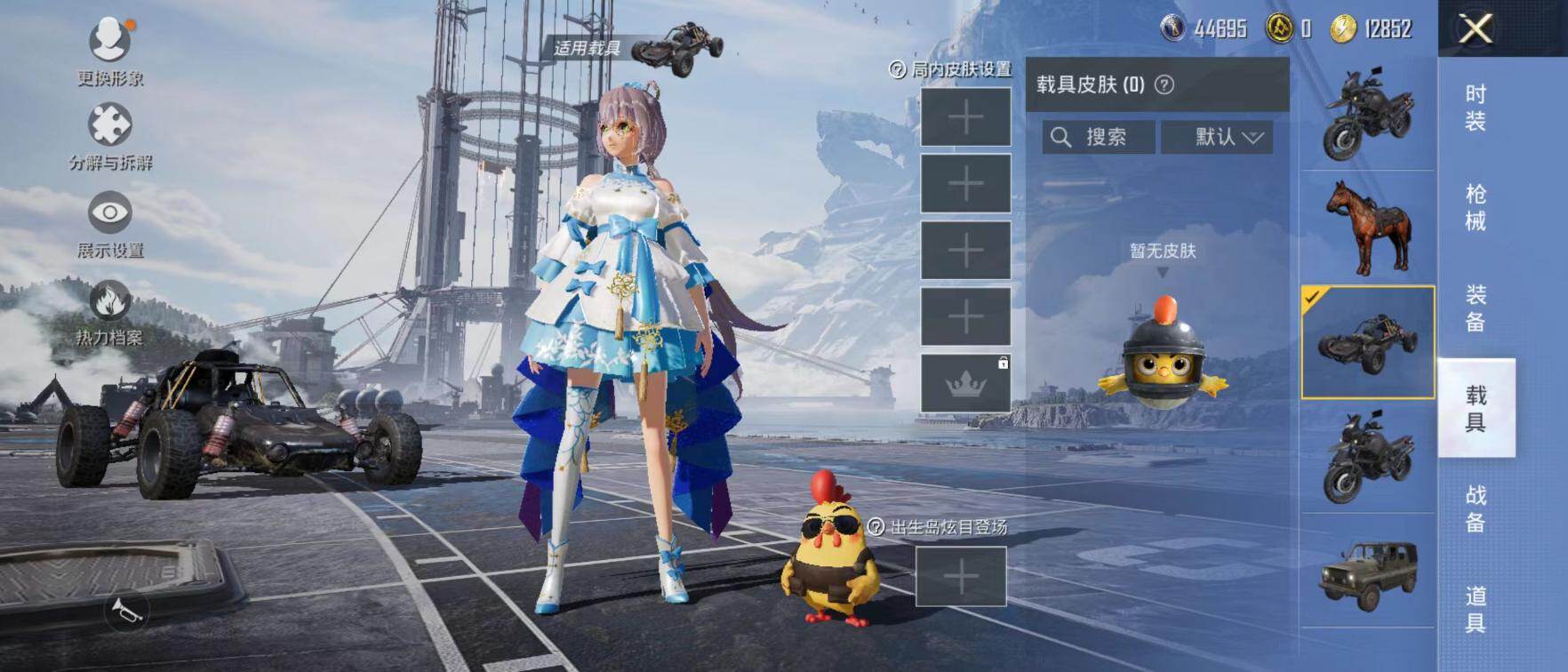The image size is (1568, 672).
Task: Switch to the 战备 tab
Action: [x=1476, y=508]
